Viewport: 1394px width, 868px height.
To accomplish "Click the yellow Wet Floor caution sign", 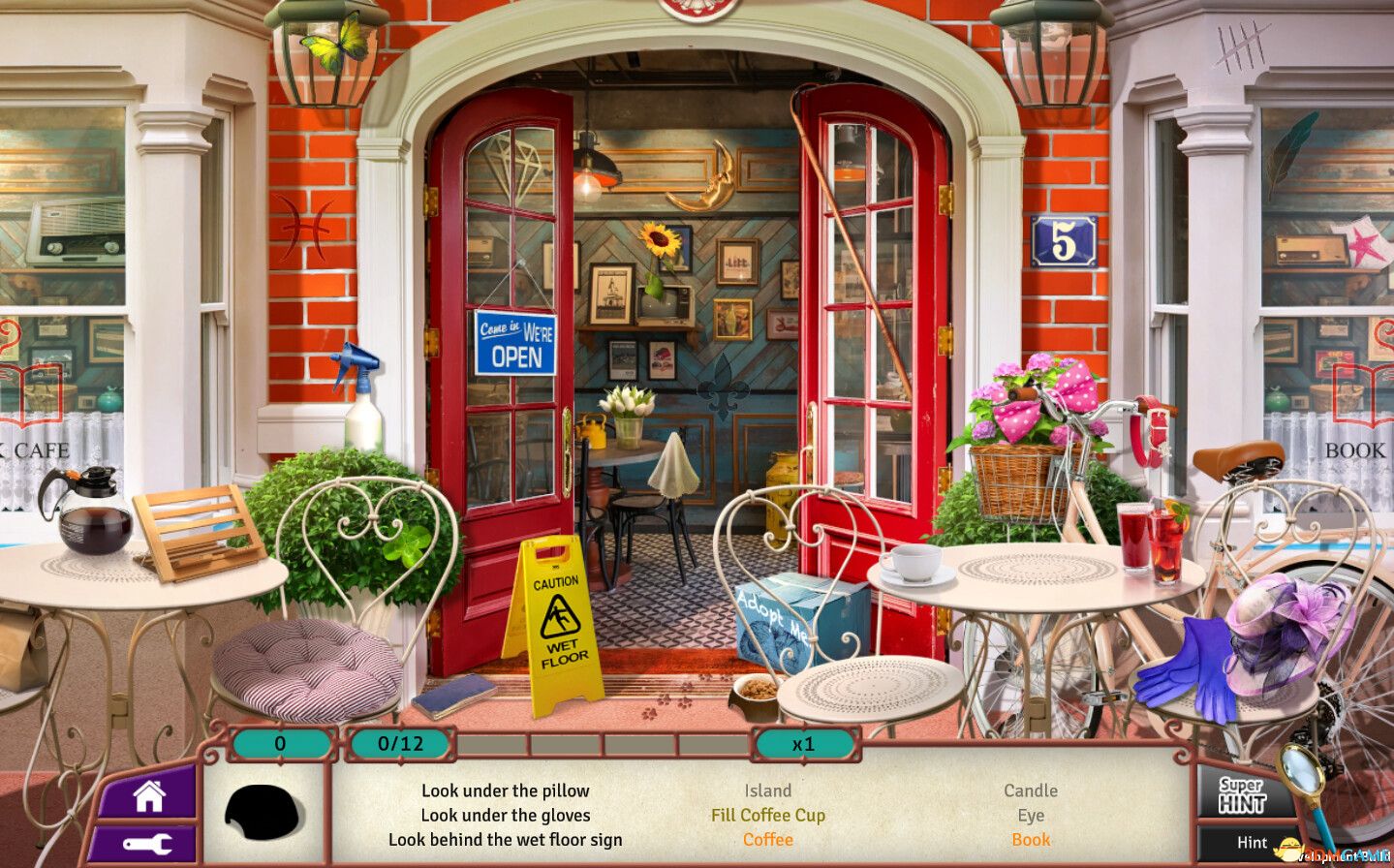I will [556, 620].
